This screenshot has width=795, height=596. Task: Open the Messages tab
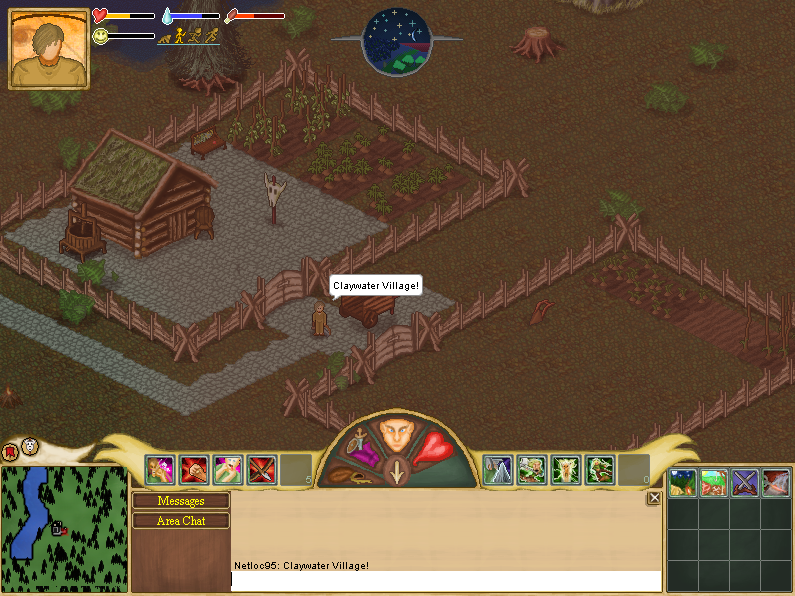[181, 501]
